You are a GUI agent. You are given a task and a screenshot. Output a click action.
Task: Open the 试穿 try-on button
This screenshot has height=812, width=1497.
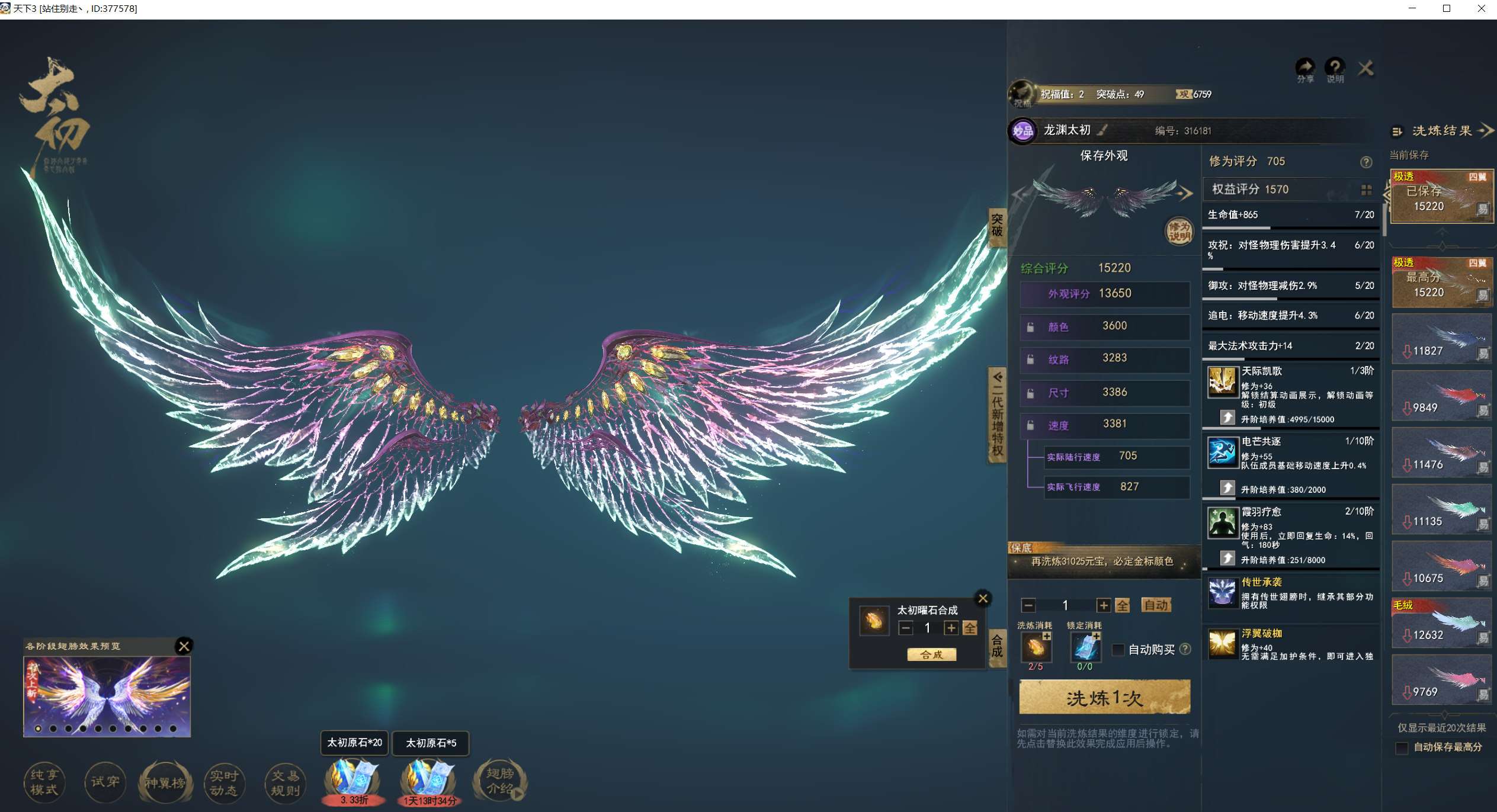[x=105, y=782]
